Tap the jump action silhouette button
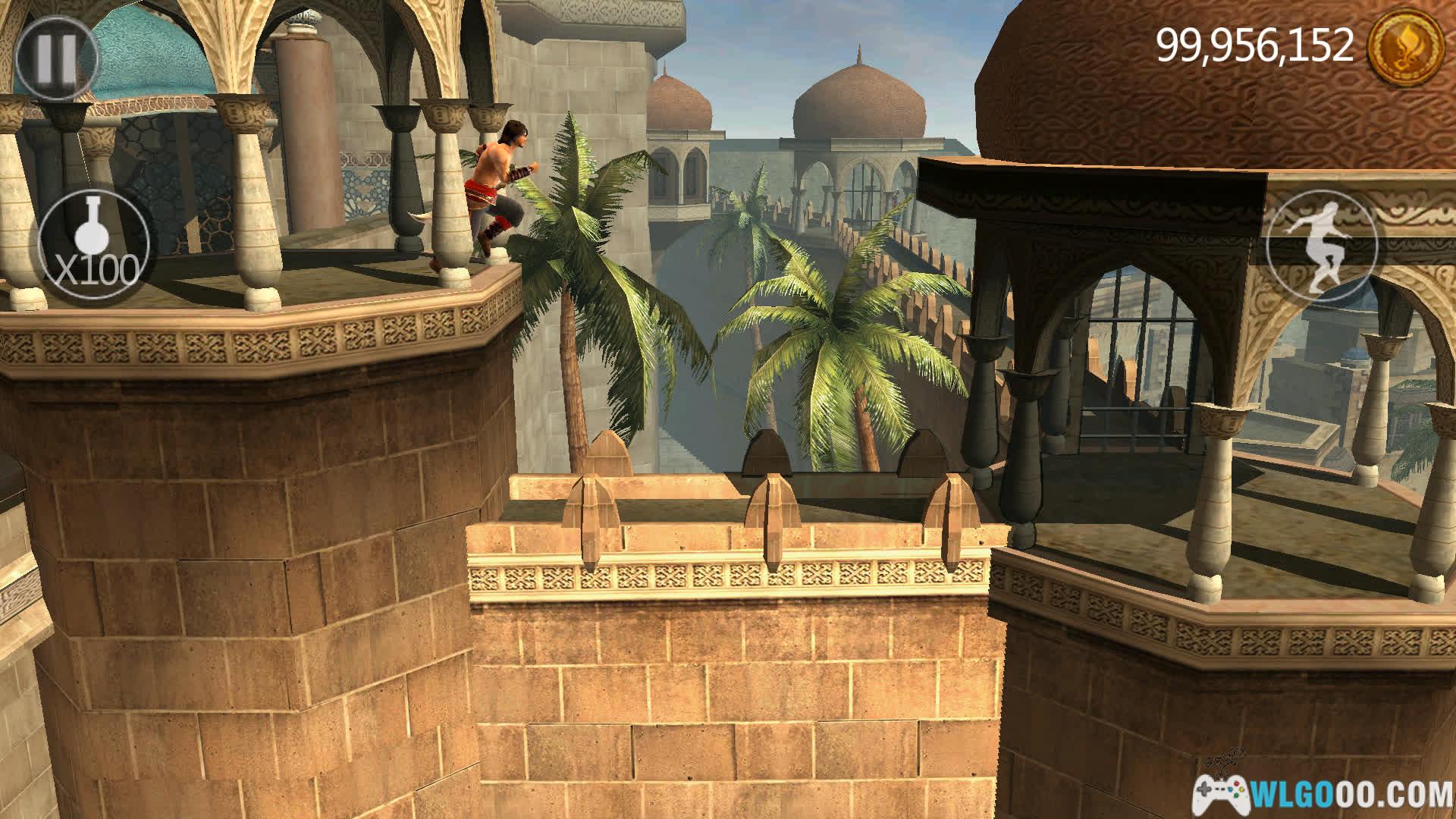 point(1321,244)
